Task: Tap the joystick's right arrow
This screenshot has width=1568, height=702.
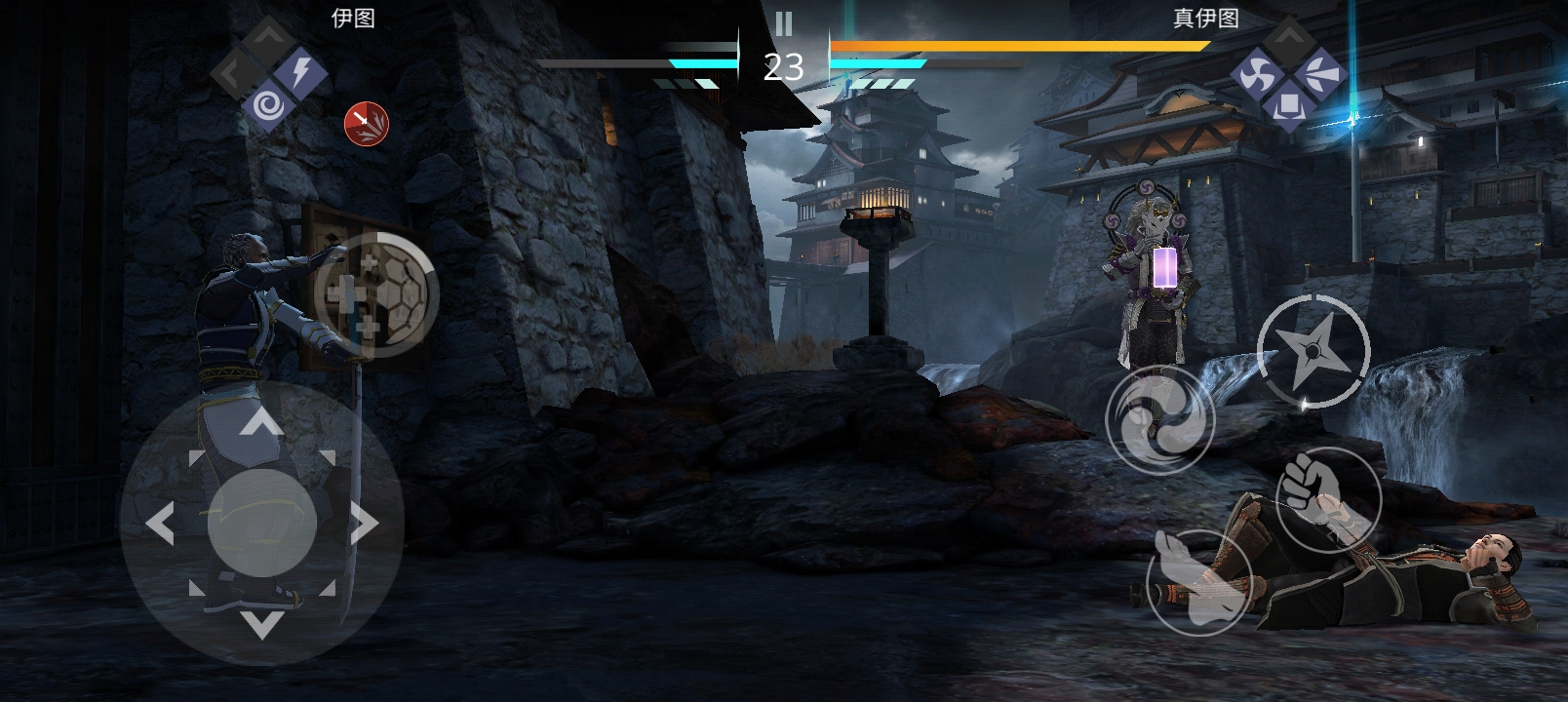Action: pyautogui.click(x=364, y=524)
